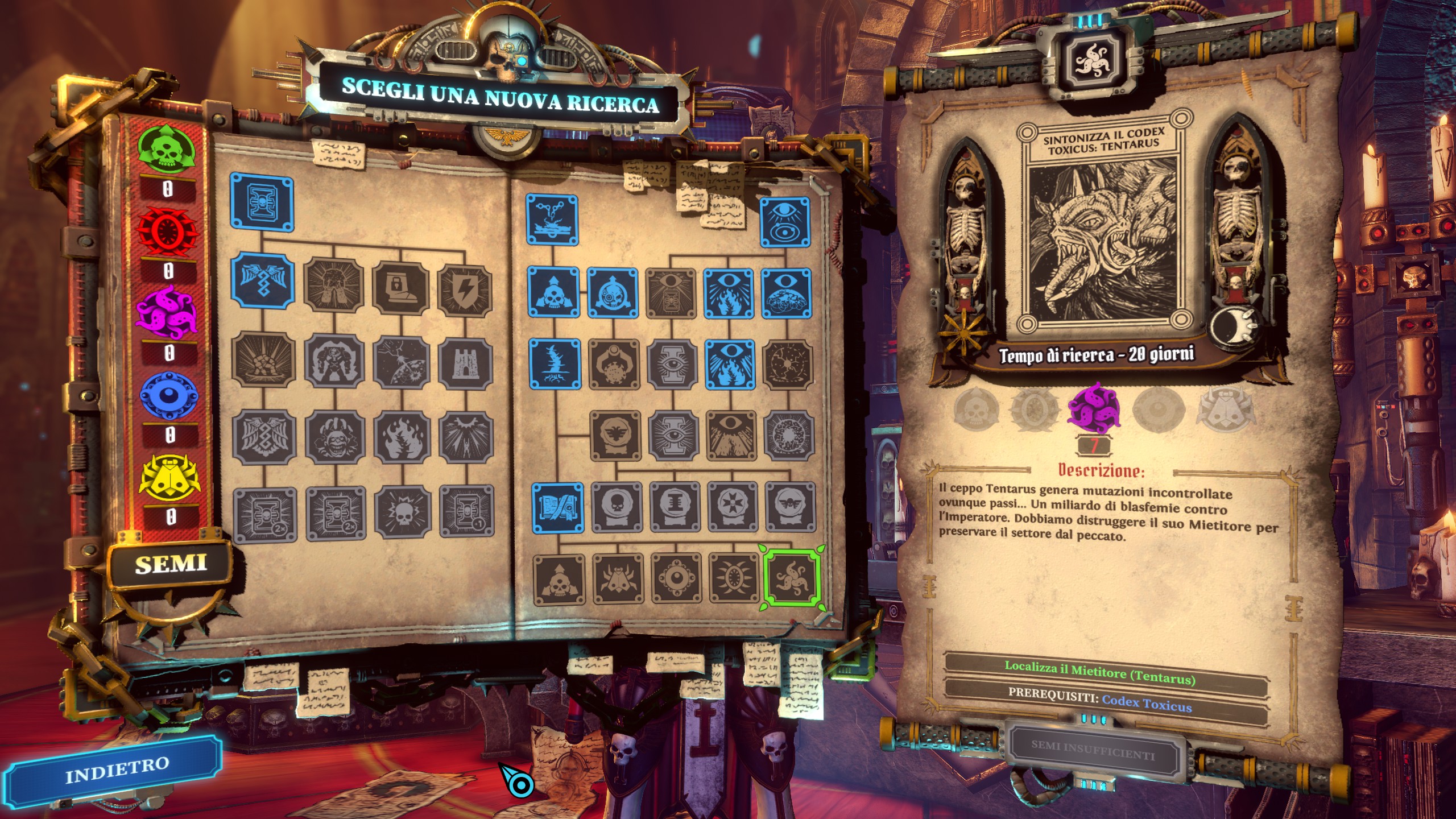Select the red spiked maw seed icon

pos(168,231)
